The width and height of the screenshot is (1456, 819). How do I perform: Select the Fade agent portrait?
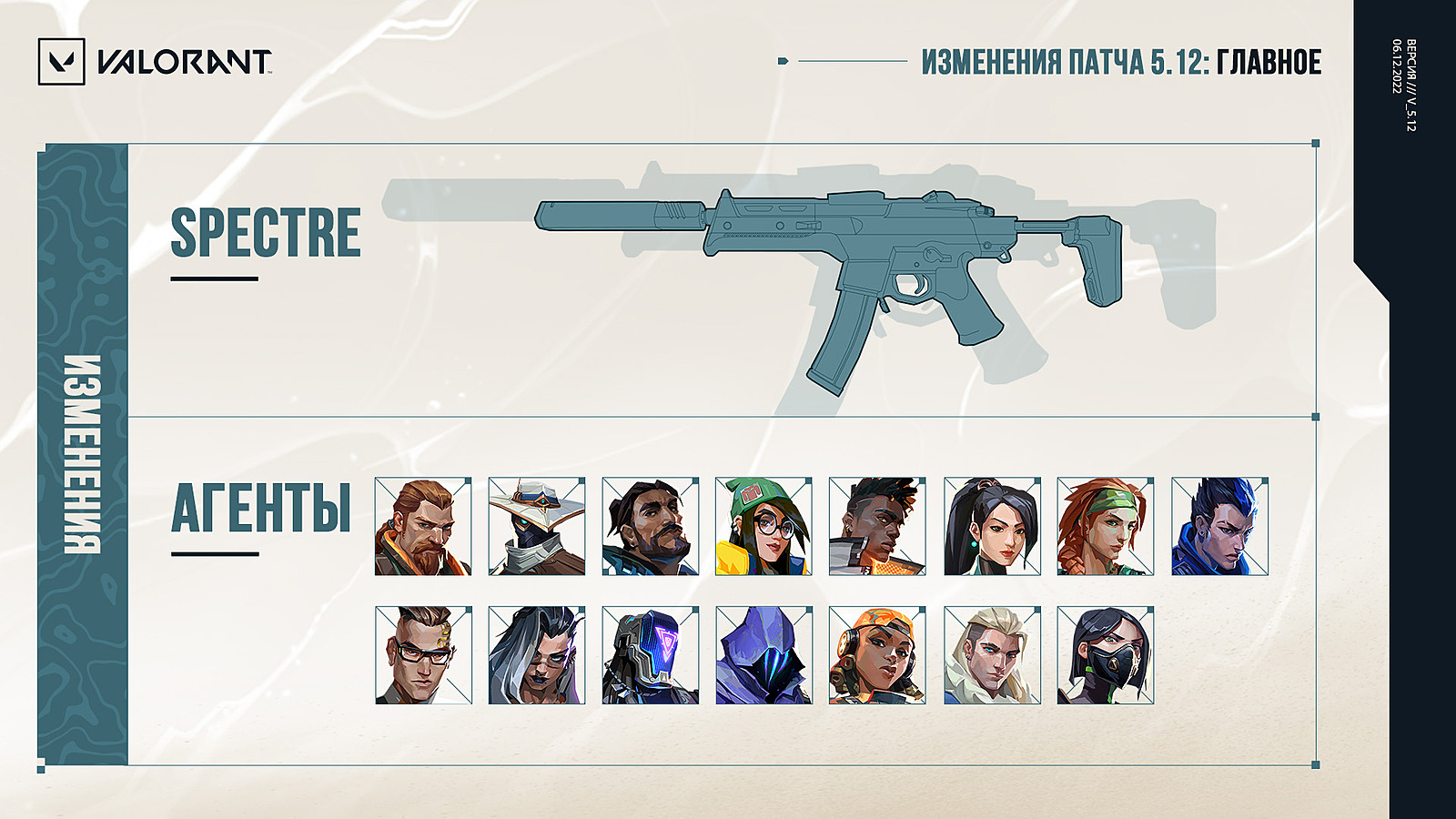click(x=537, y=655)
